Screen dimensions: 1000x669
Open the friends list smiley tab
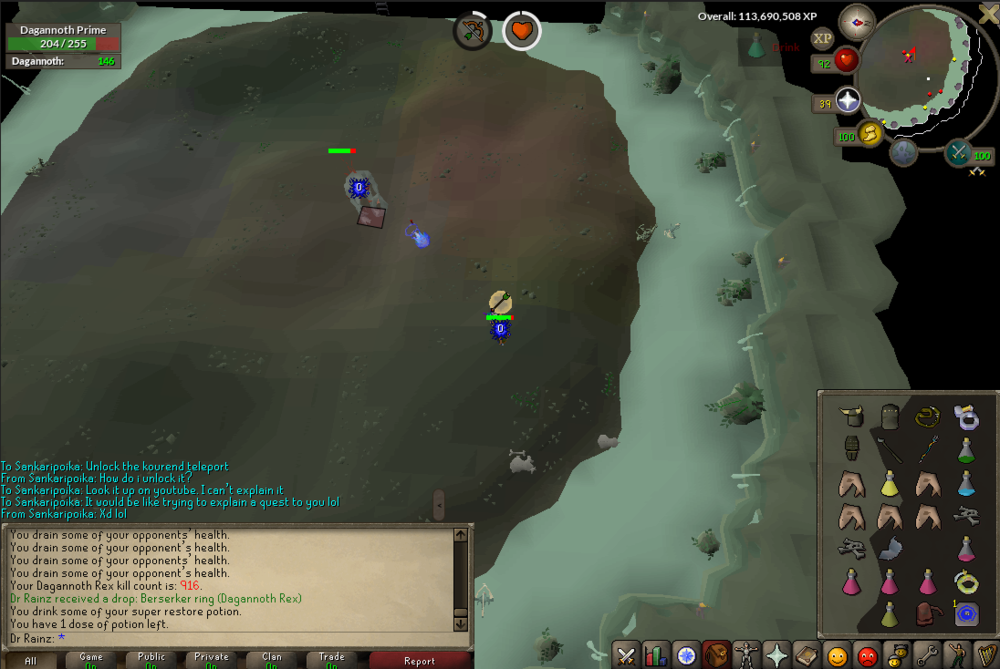(837, 656)
